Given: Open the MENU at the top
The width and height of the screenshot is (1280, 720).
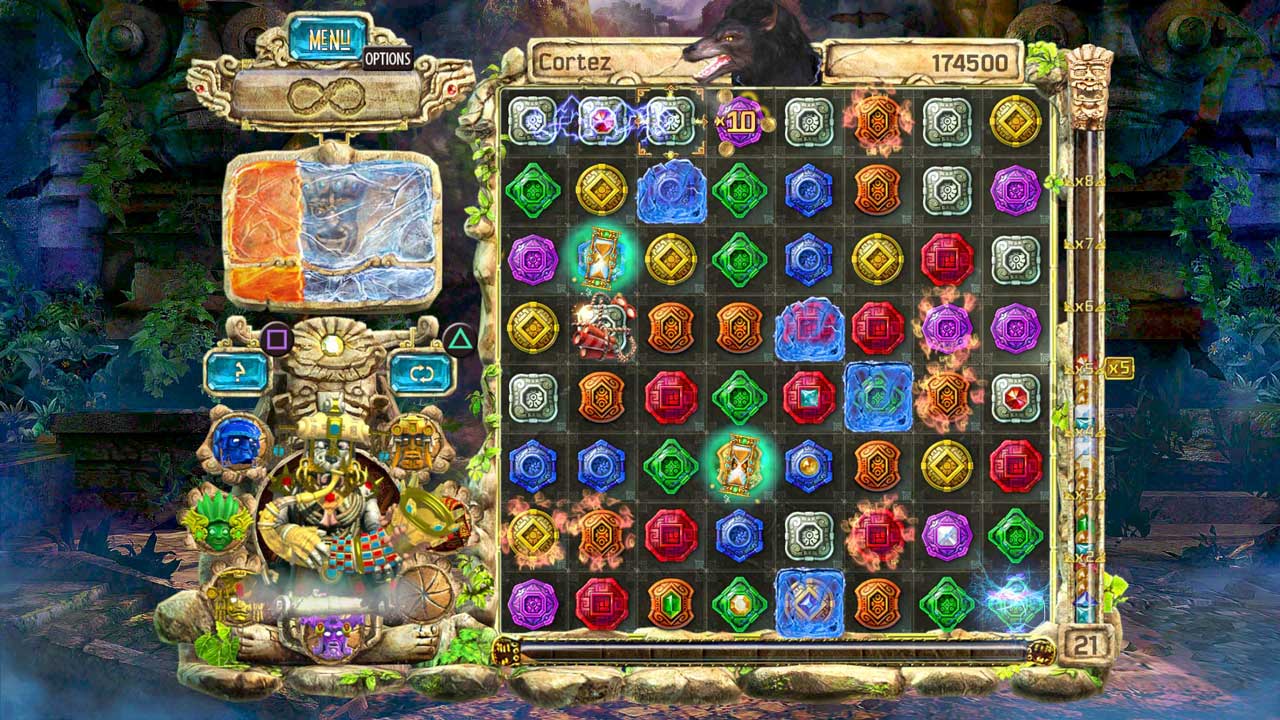Looking at the screenshot, I should click(330, 37).
